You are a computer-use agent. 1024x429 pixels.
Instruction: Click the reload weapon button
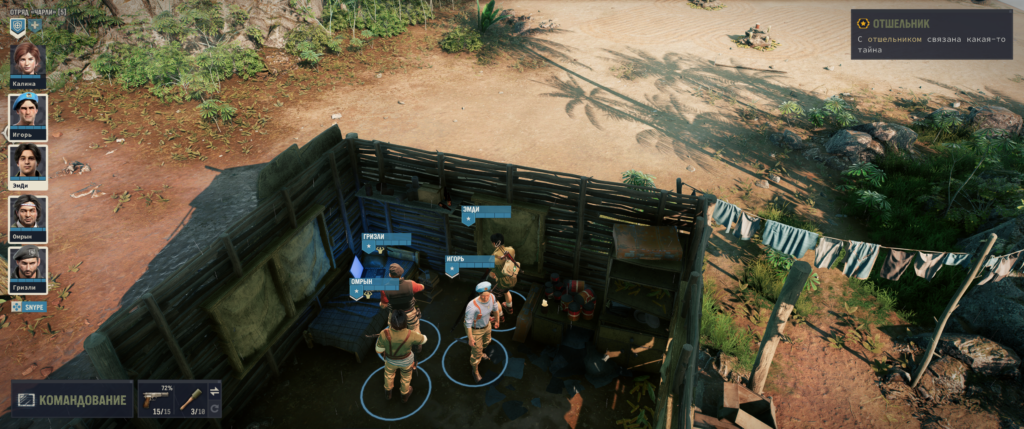pyautogui.click(x=215, y=408)
